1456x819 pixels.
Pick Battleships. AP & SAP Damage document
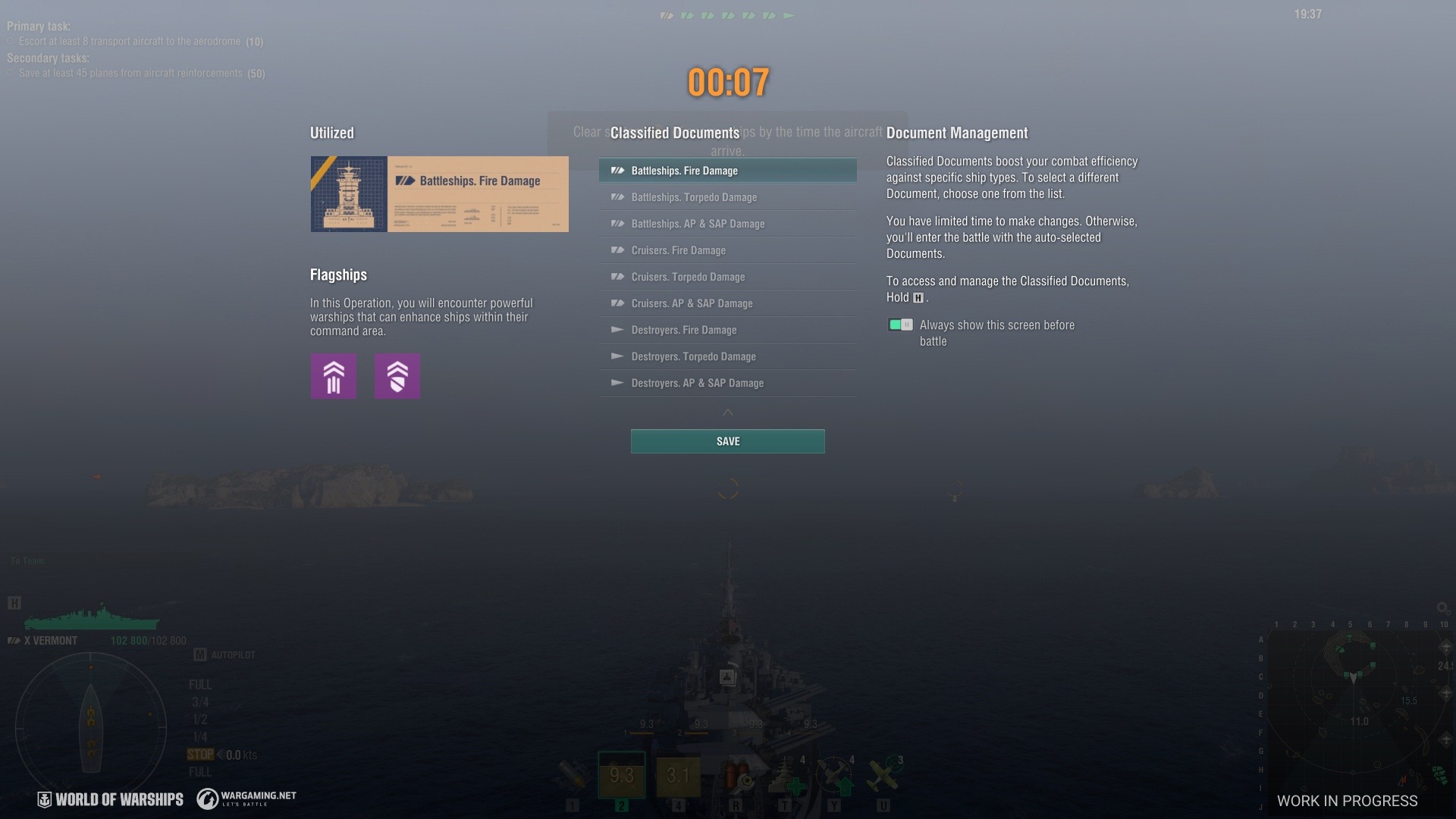coord(727,224)
